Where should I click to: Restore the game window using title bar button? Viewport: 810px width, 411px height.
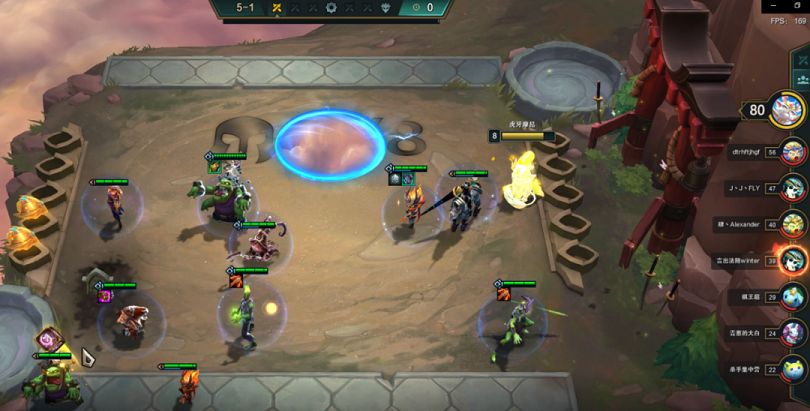(x=797, y=6)
